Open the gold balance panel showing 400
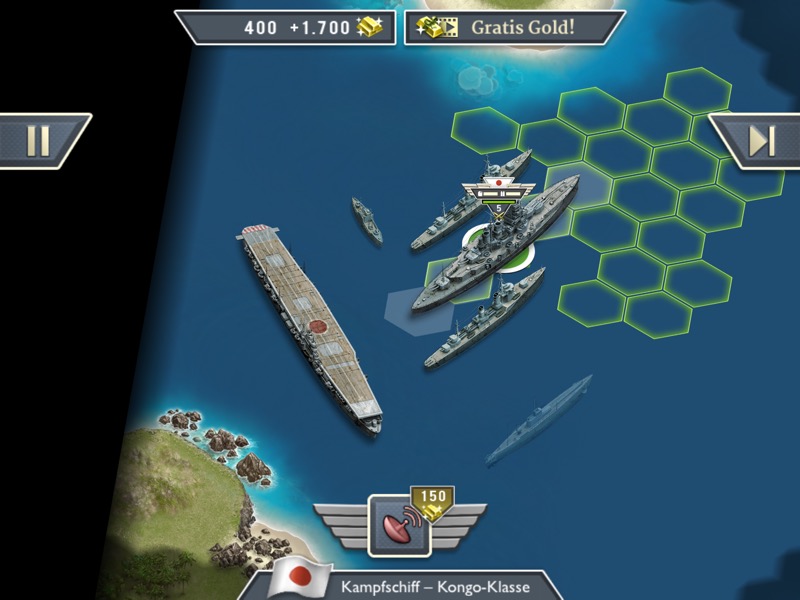Screen dimensions: 800x600 (285, 27)
